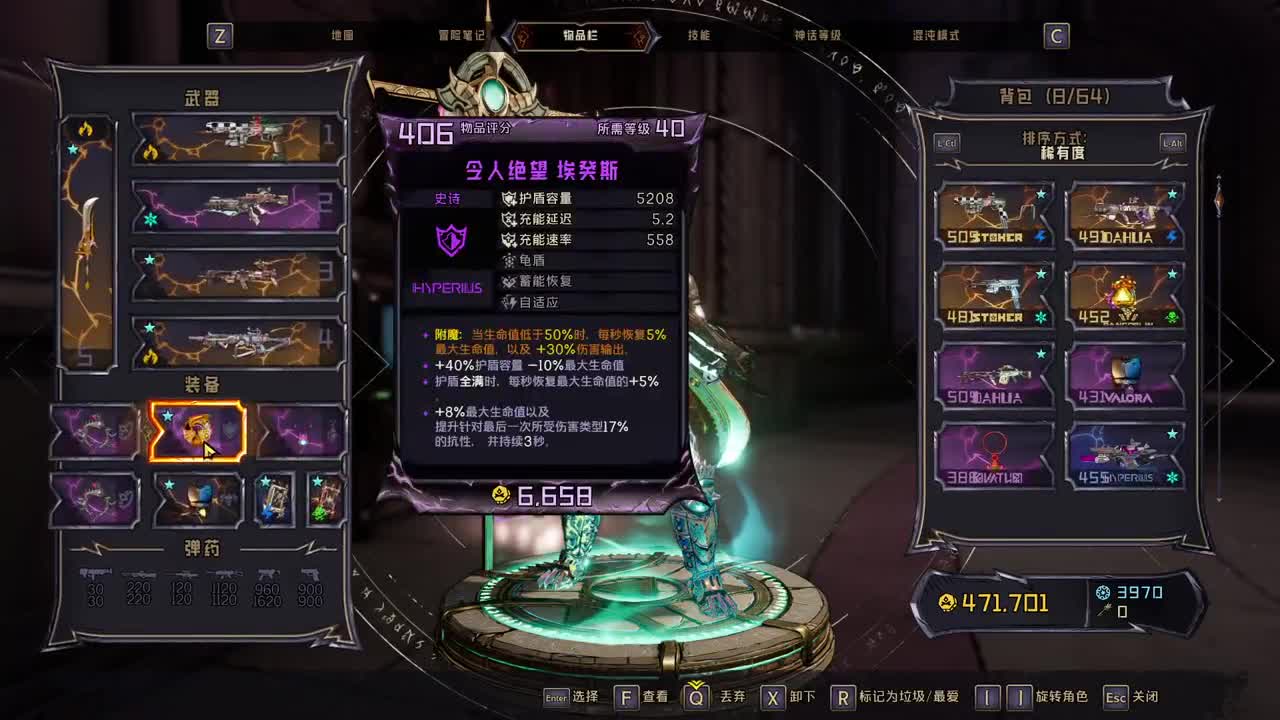Select the 505 STOKER weapon in backpack
1280x720 pixels.
pyautogui.click(x=995, y=210)
